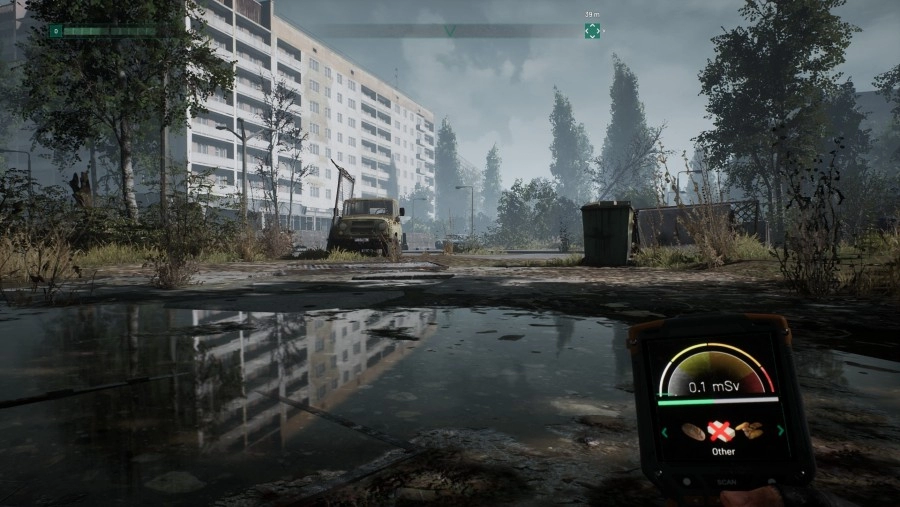Click the right green arrow on the scanner
Screen dimensions: 900x507
(781, 431)
